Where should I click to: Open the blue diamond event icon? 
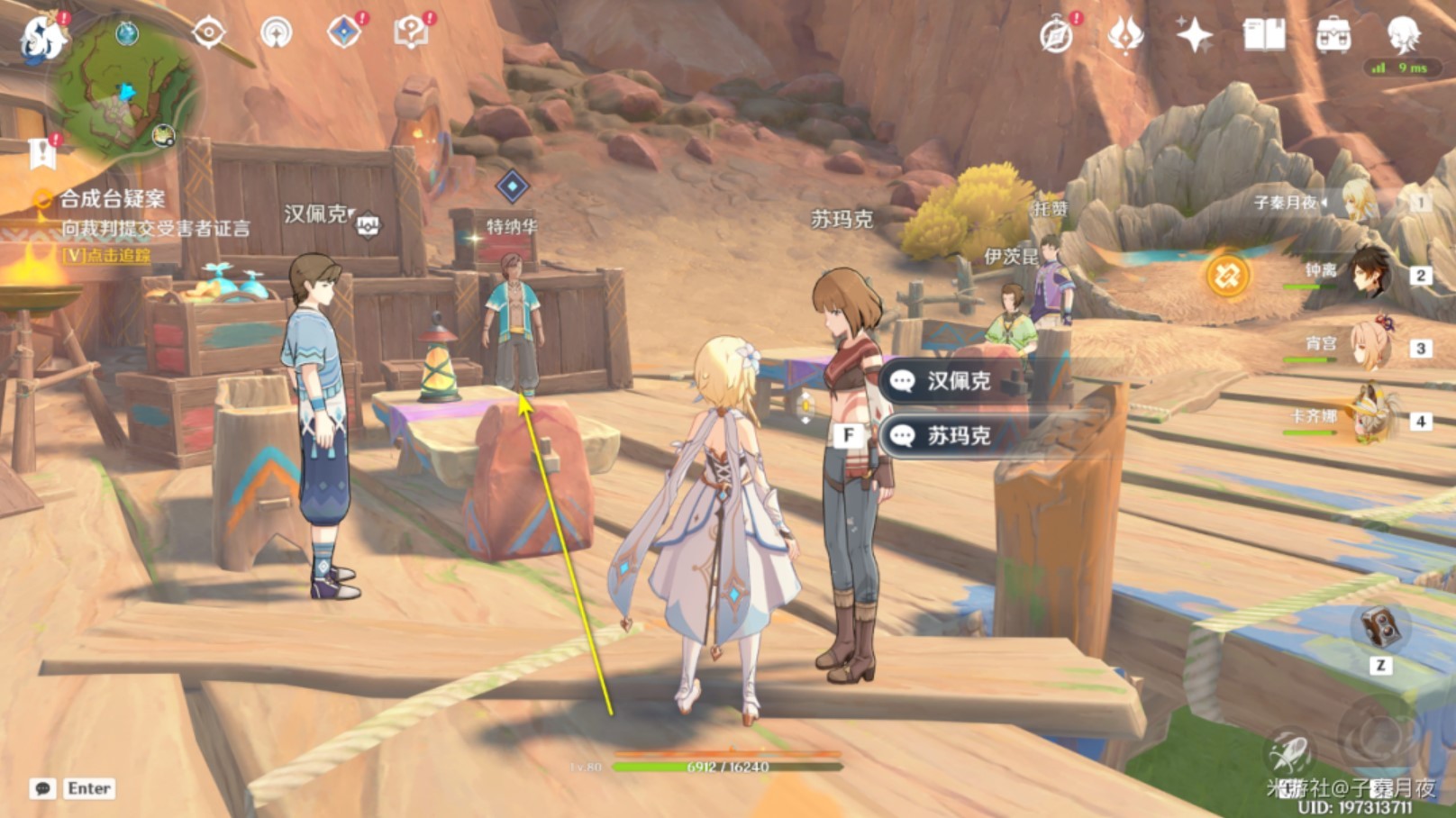click(344, 33)
